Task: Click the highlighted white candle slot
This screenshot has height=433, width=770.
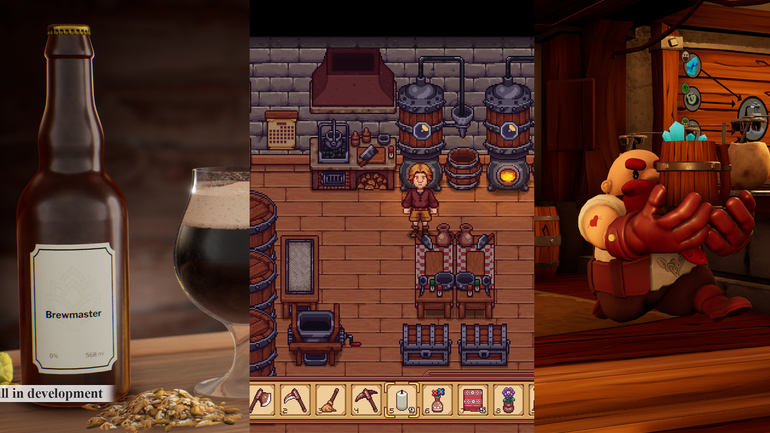Action: [402, 399]
